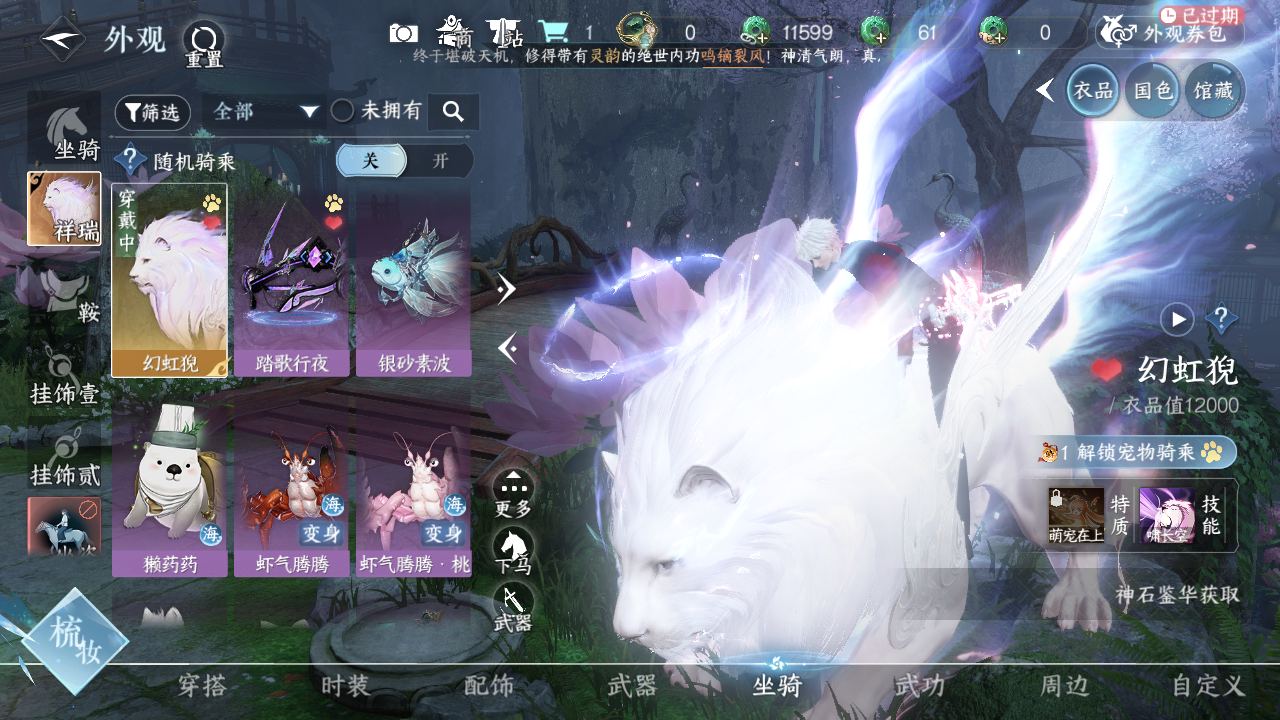1280x720 pixels.
Task: Choose the 虾气腾腾 red shrimp mount
Action: coord(292,490)
